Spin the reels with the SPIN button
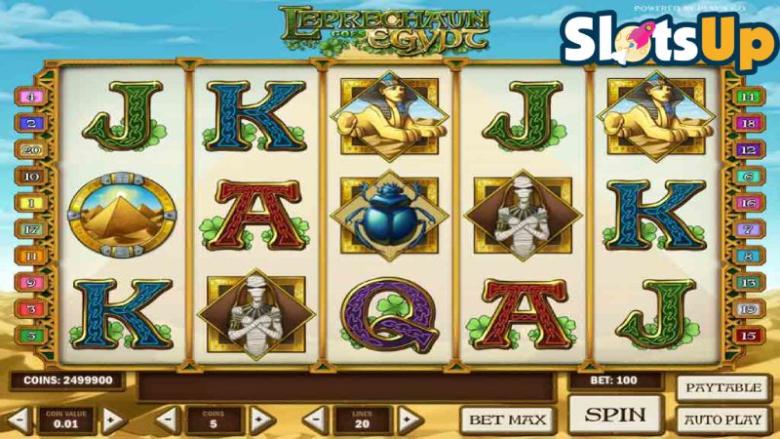 tap(615, 413)
